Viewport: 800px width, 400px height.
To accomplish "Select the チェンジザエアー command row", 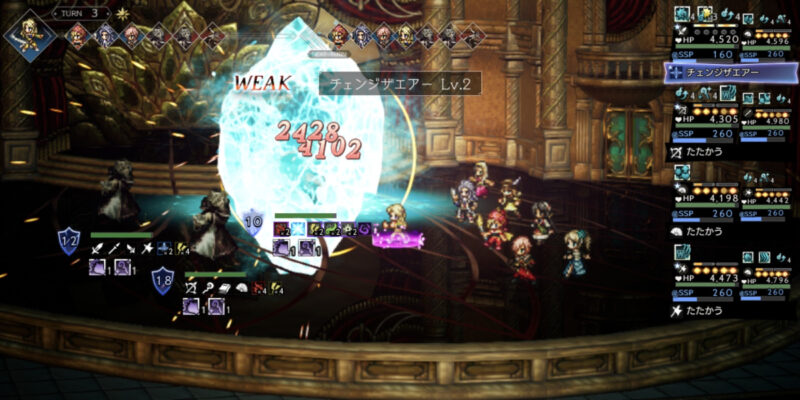I will [x=731, y=72].
